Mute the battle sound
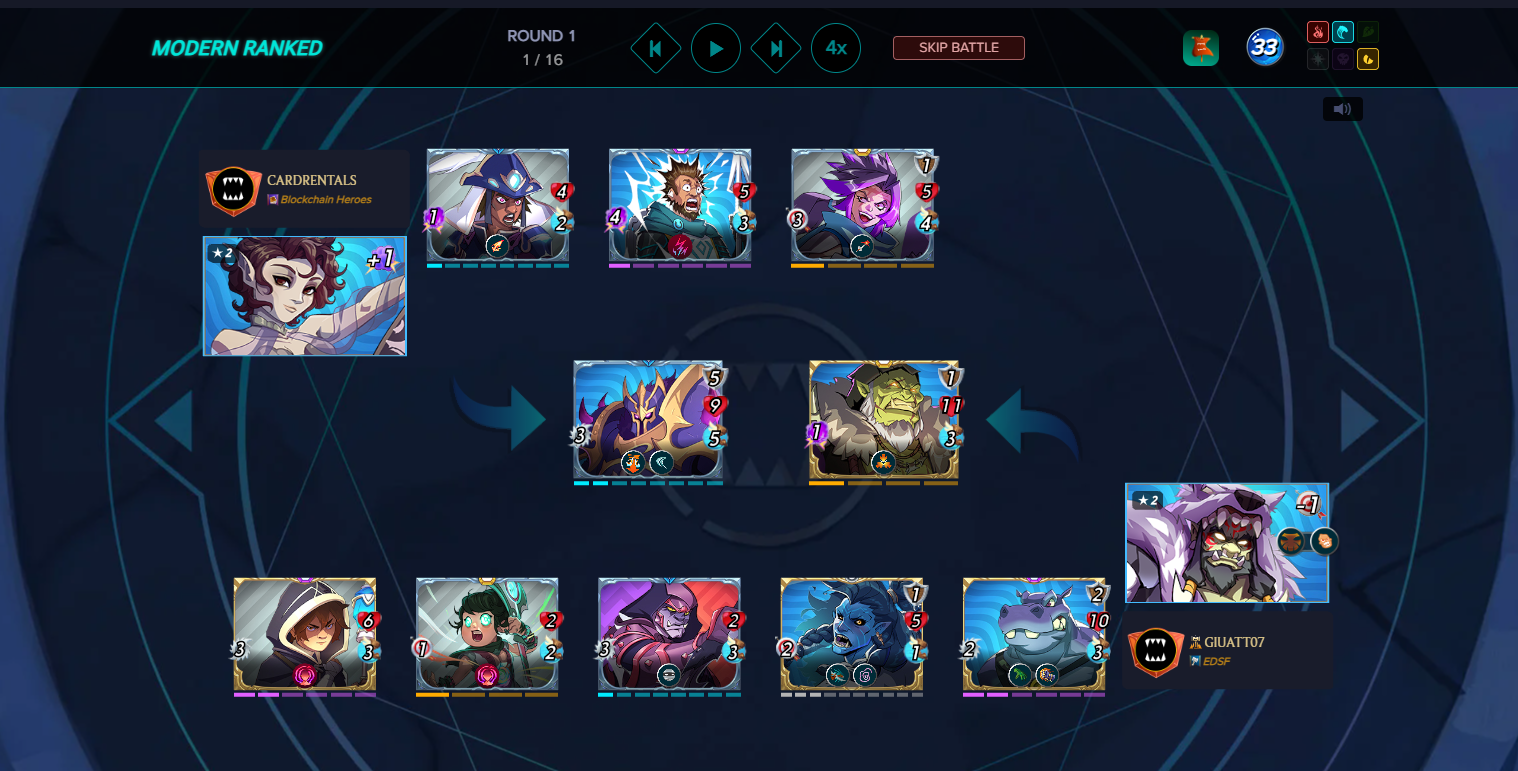The width and height of the screenshot is (1518, 771). click(1342, 109)
